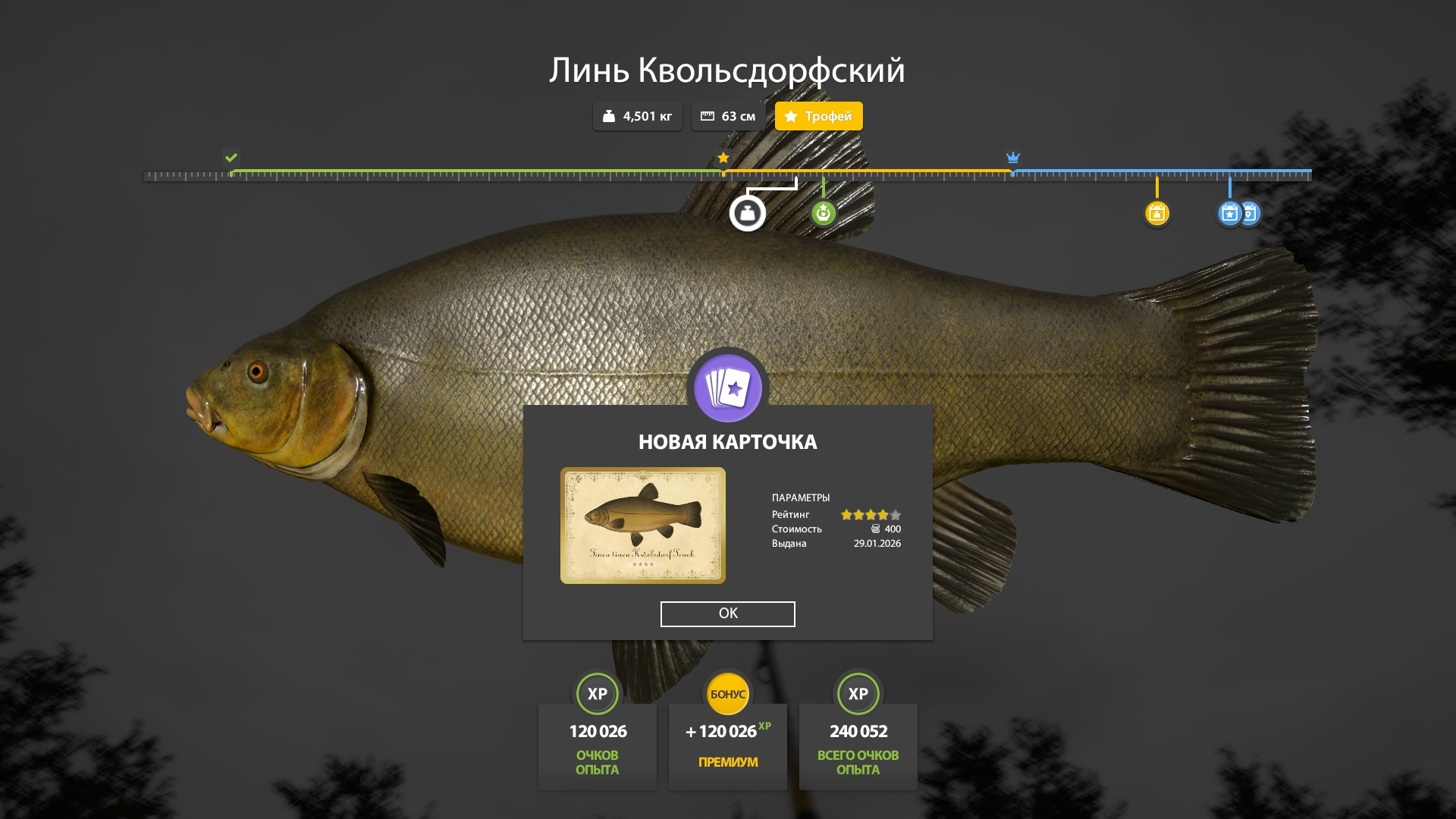The height and width of the screenshot is (819, 1456).
Task: Click the white weight marker icon on timeline
Action: (747, 215)
